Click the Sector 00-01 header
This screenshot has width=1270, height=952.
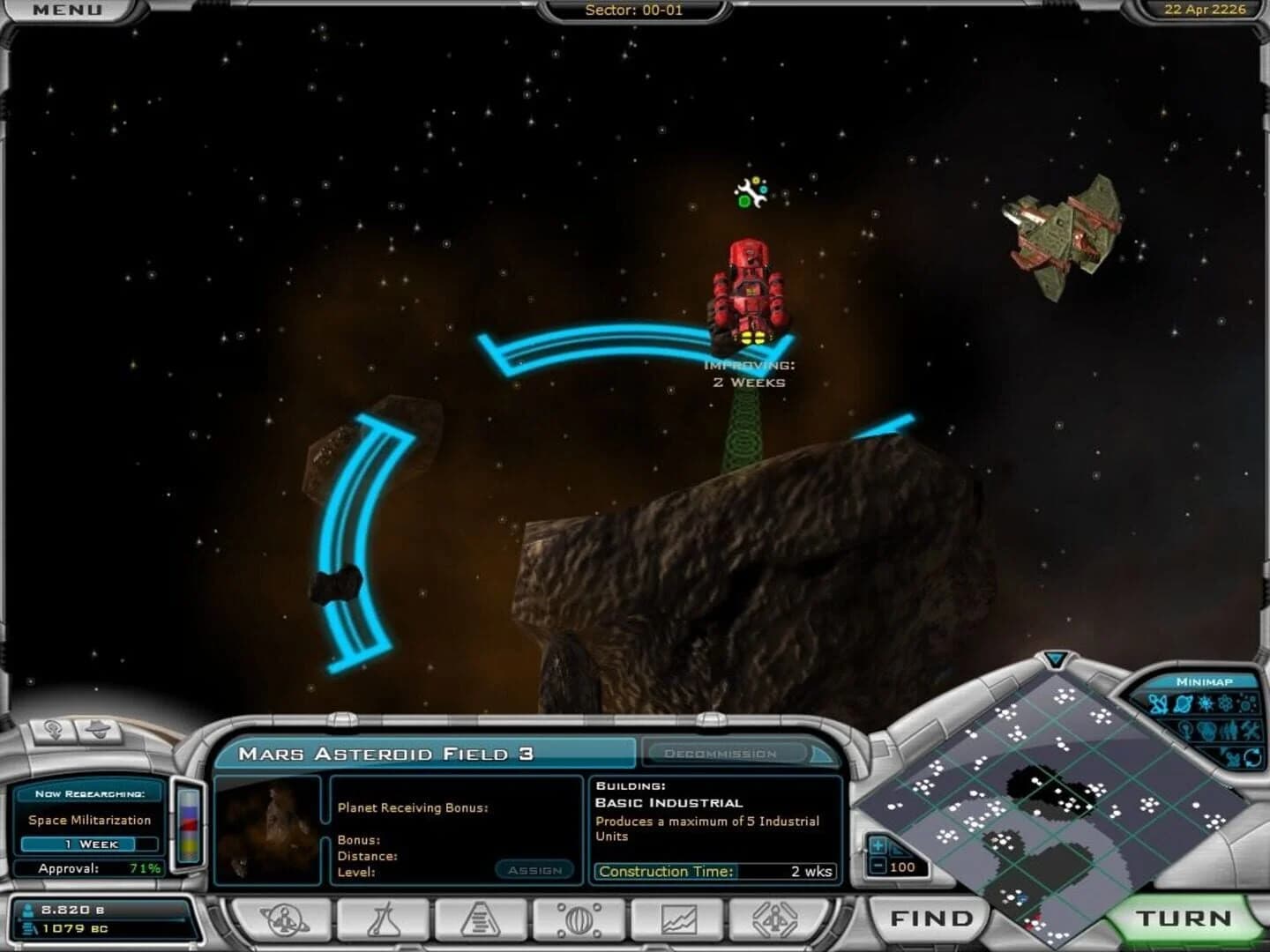[x=635, y=11]
